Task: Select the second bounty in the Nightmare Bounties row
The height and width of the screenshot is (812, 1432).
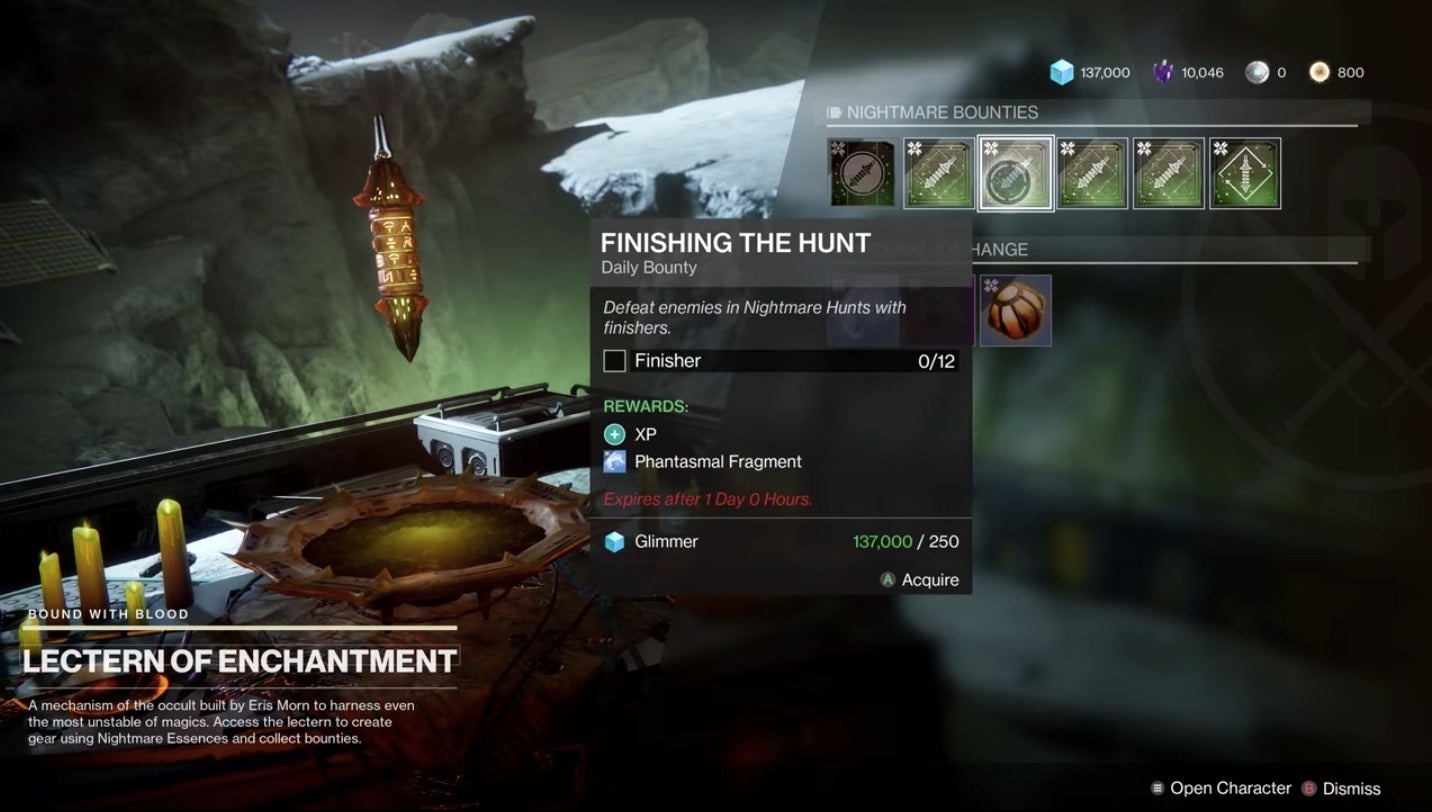Action: pos(940,173)
